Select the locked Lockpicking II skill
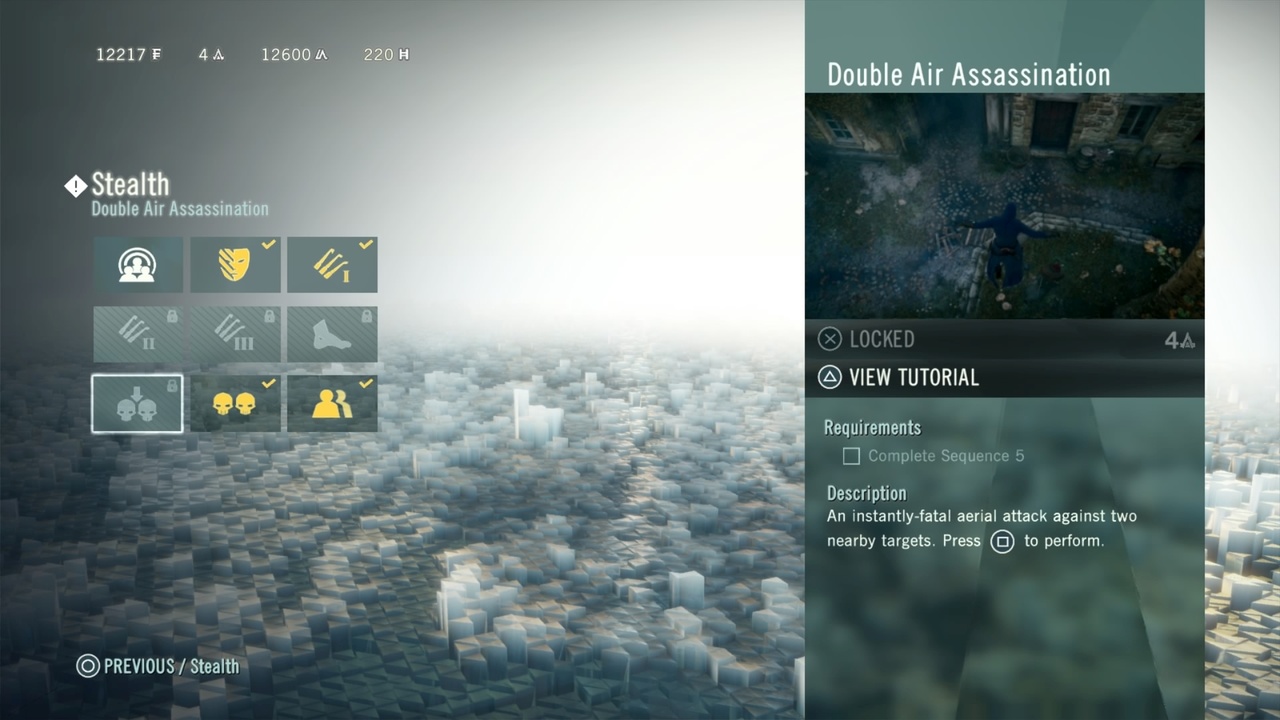1280x720 pixels. (x=137, y=334)
